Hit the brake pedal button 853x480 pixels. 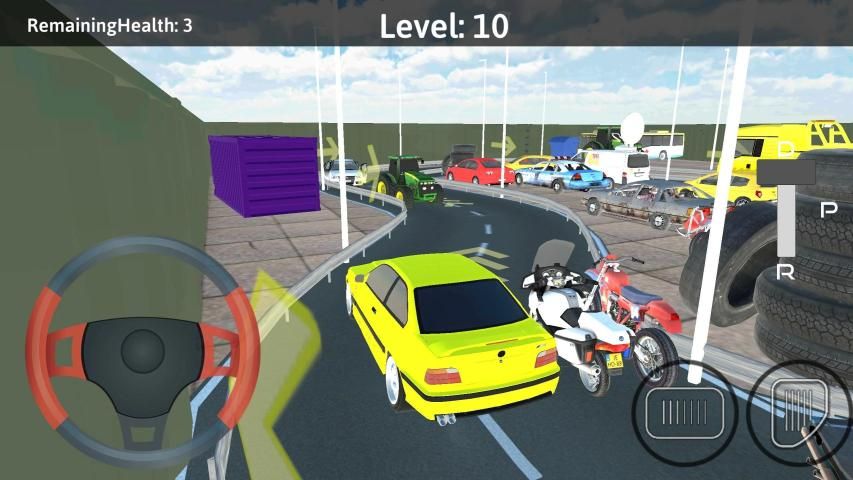pos(685,412)
